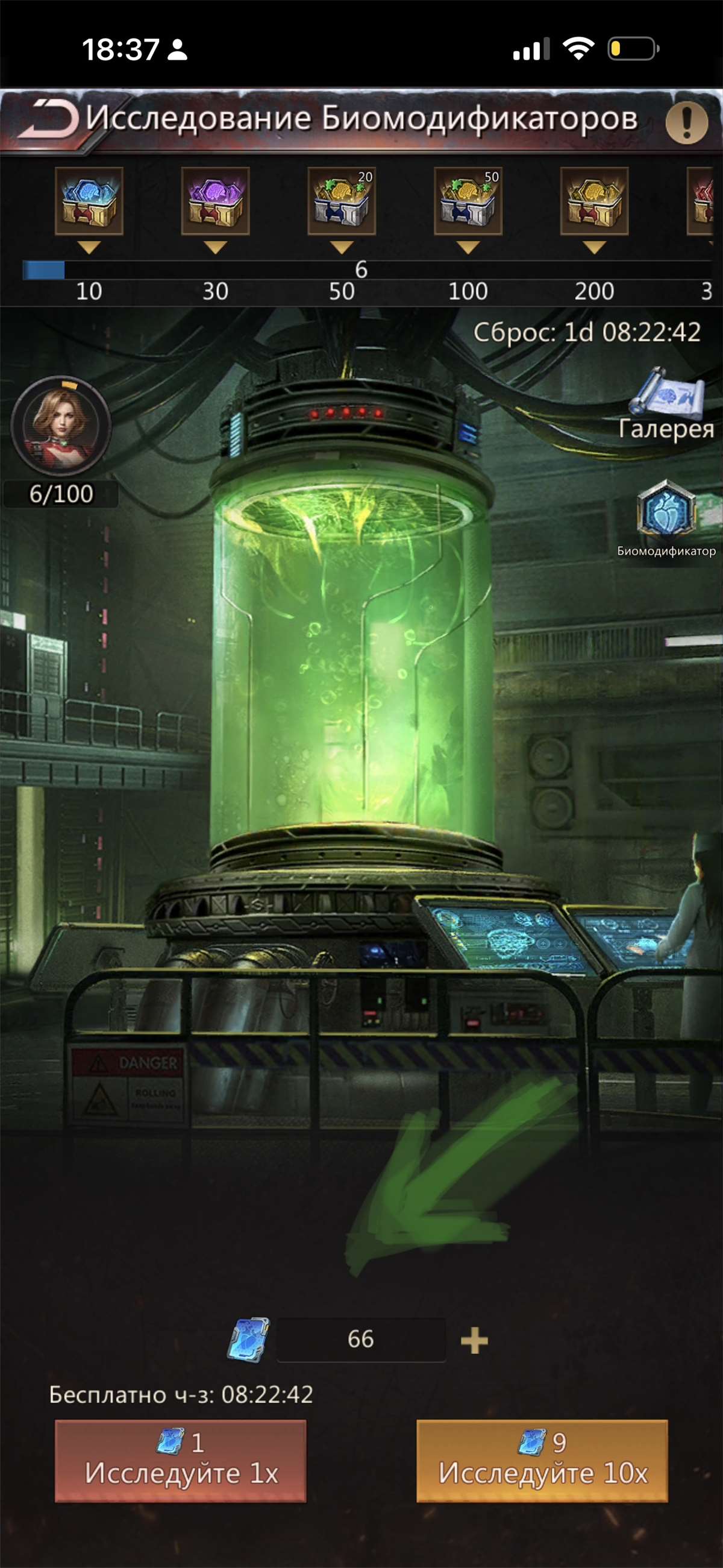The image size is (723, 1568).
Task: Select the 50-point reward chest
Action: click(342, 201)
